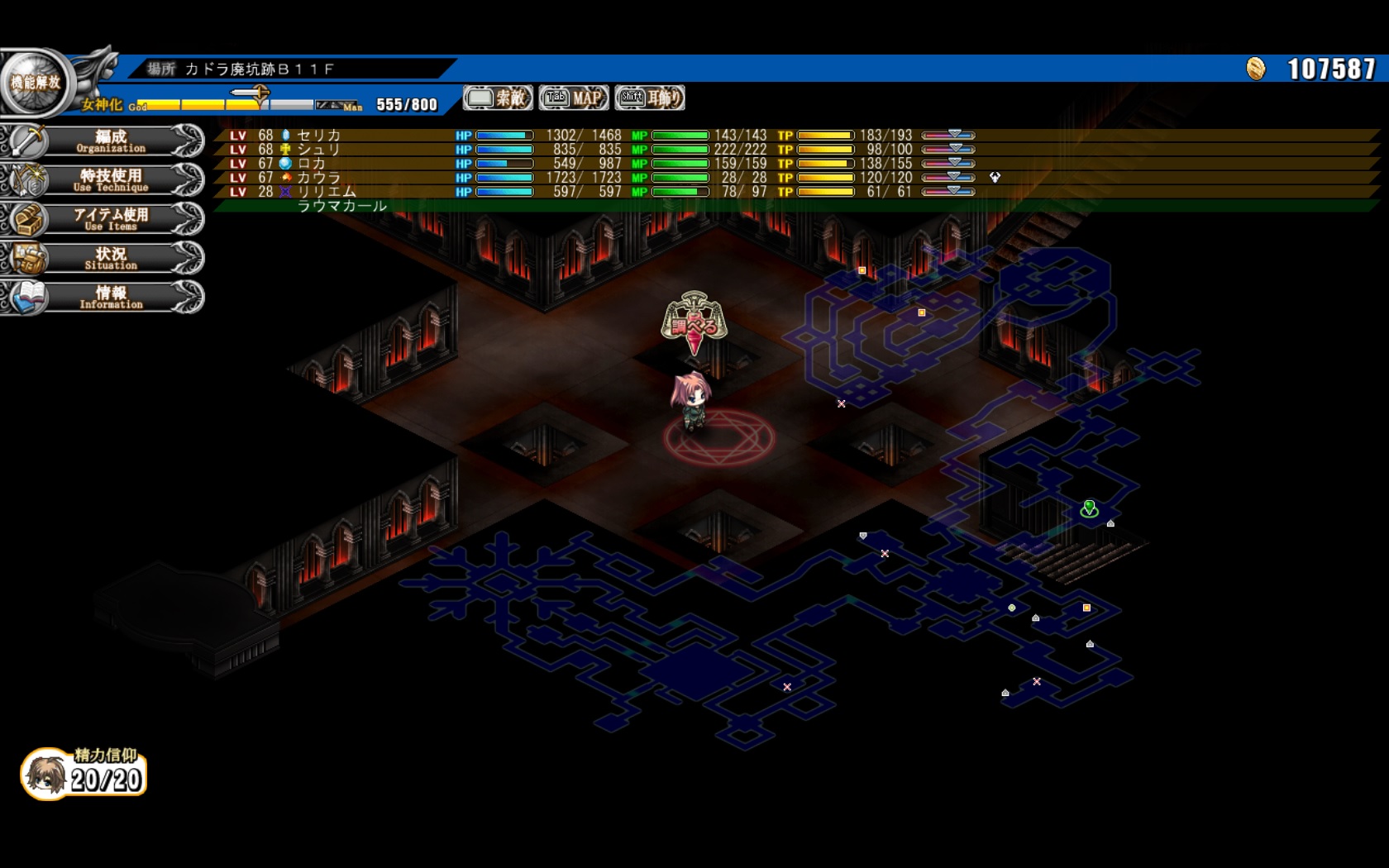The width and height of the screenshot is (1389, 868).
Task: Click the 耳飾り earring button
Action: 650,98
